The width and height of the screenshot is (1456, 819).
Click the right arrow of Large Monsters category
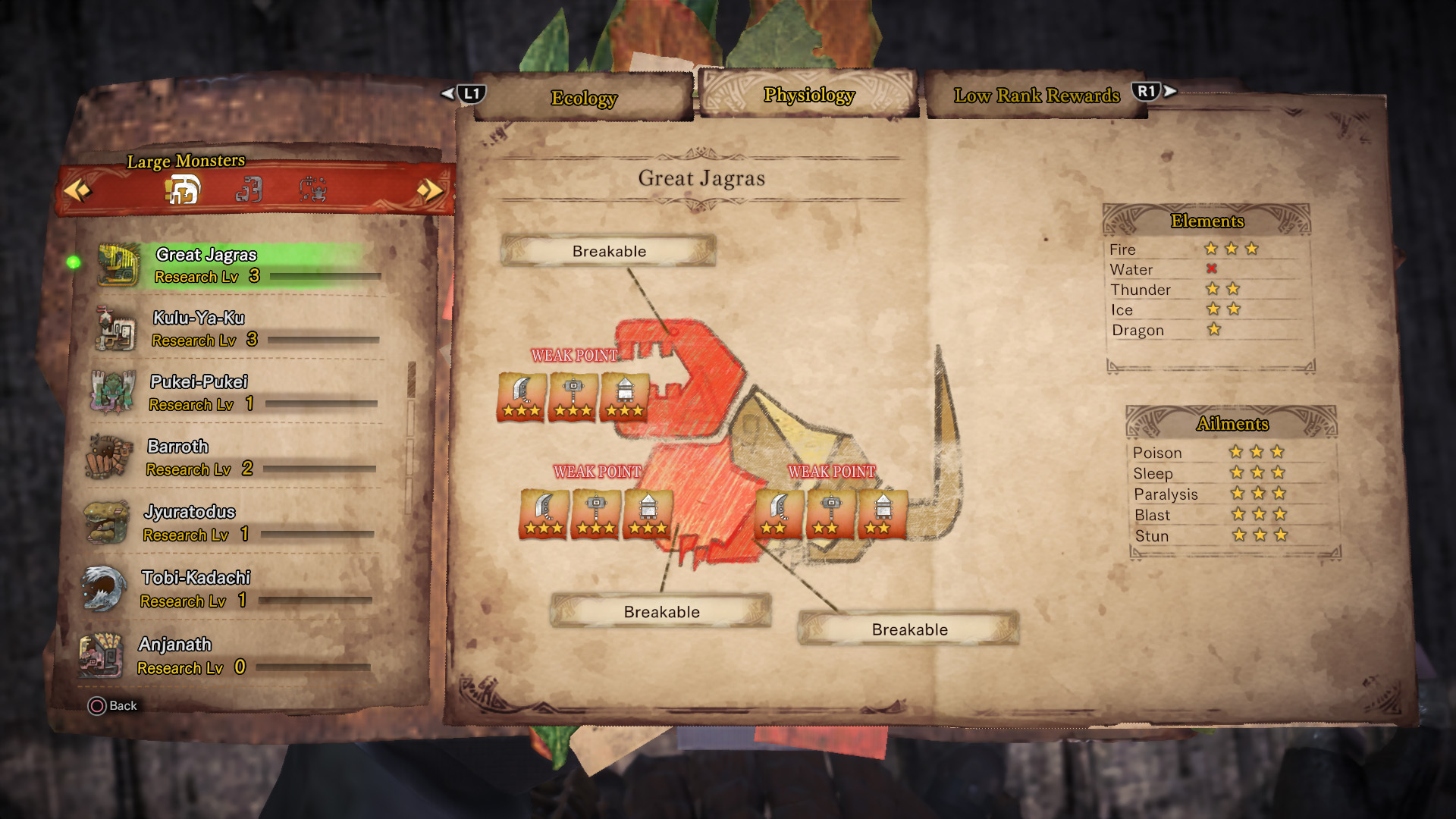[429, 190]
